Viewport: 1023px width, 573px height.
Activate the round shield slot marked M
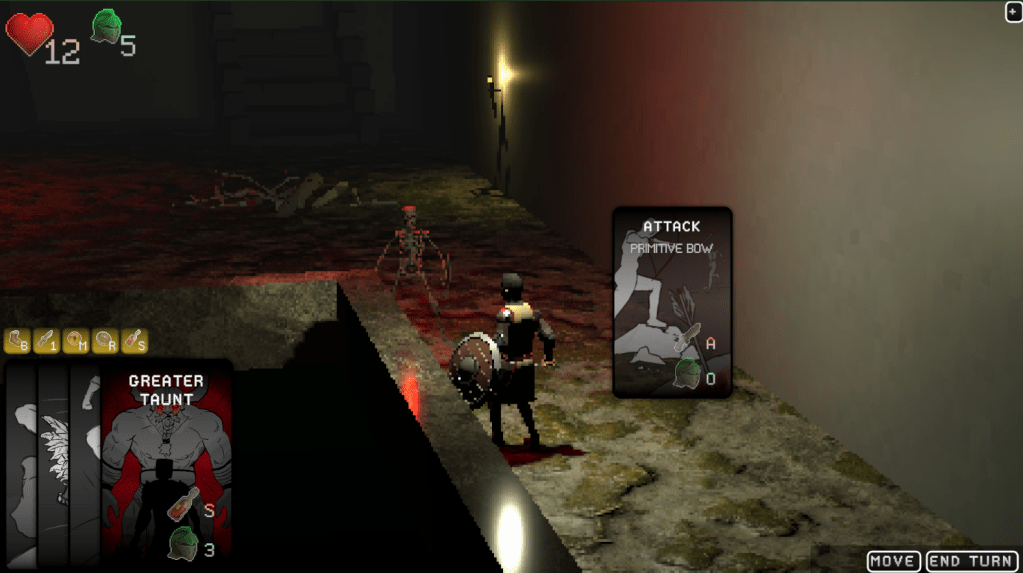[76, 341]
